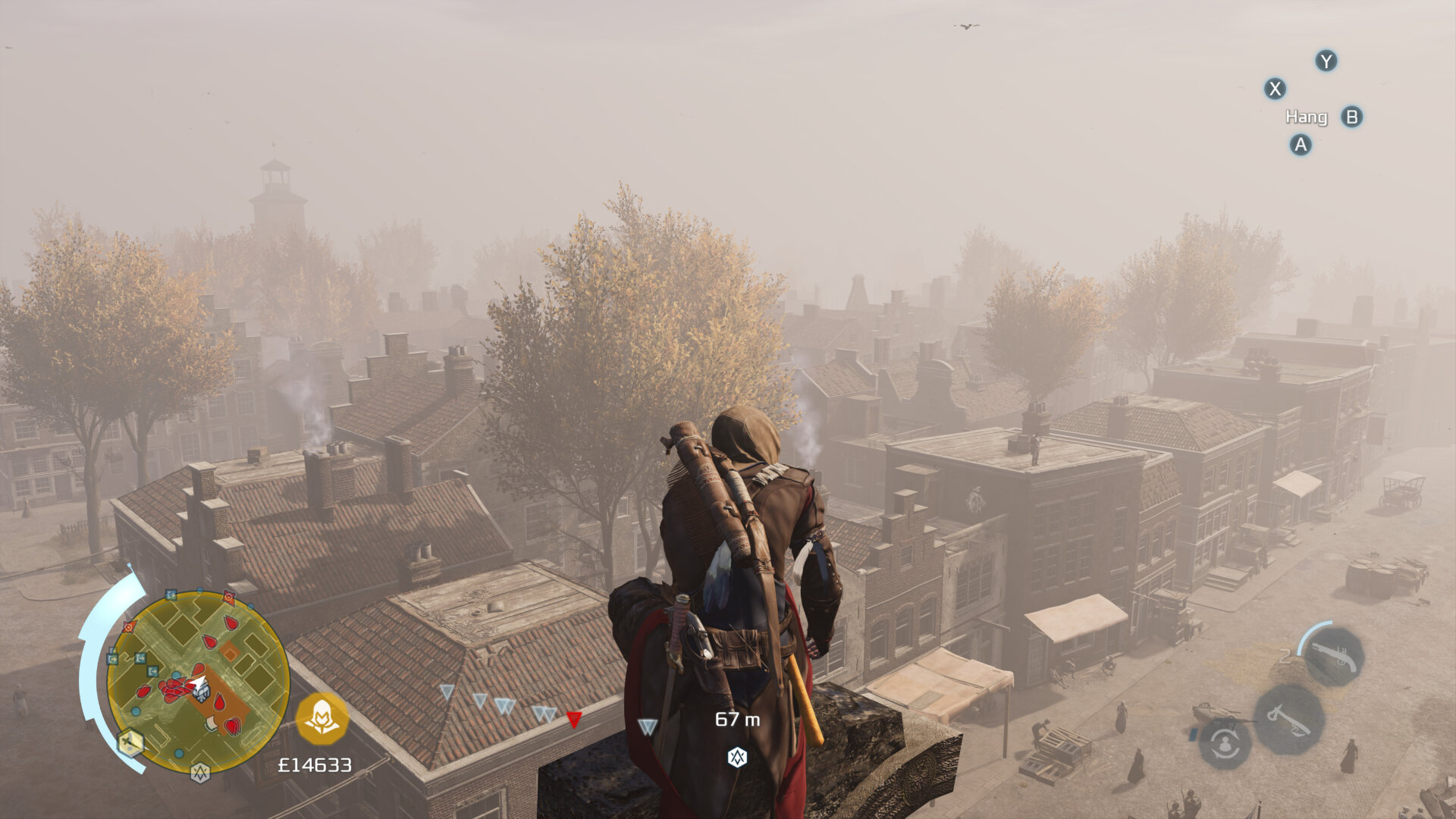The image size is (1456, 819).
Task: Click the red triangle compass marker
Action: 574,719
